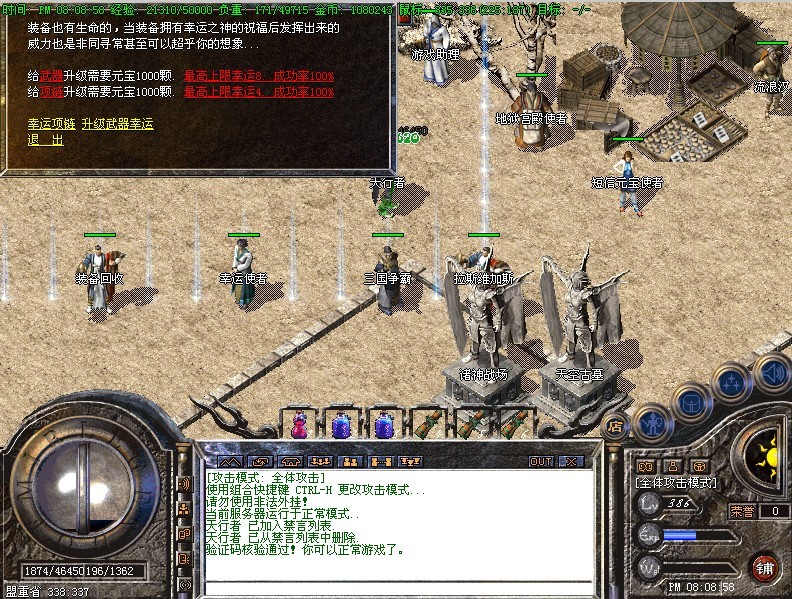Open the skills sparkle round button
Screen dimensions: 792x599
732,382
